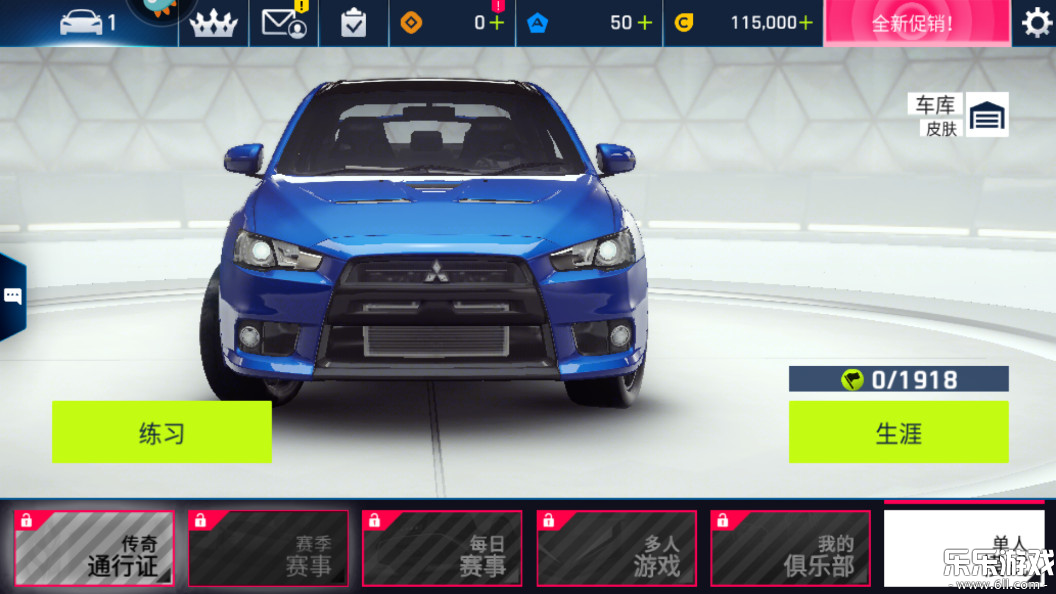The height and width of the screenshot is (594, 1056).
Task: Select the locked 多人游戏 tab
Action: (616, 548)
